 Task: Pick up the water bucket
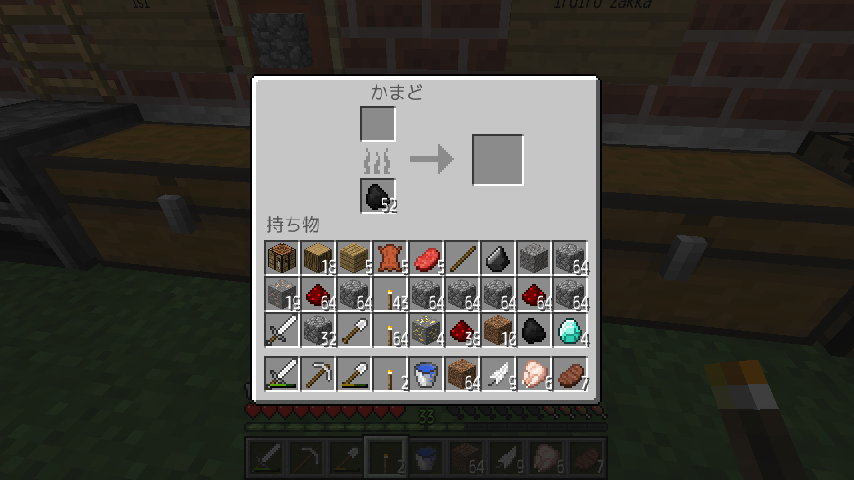pos(426,374)
